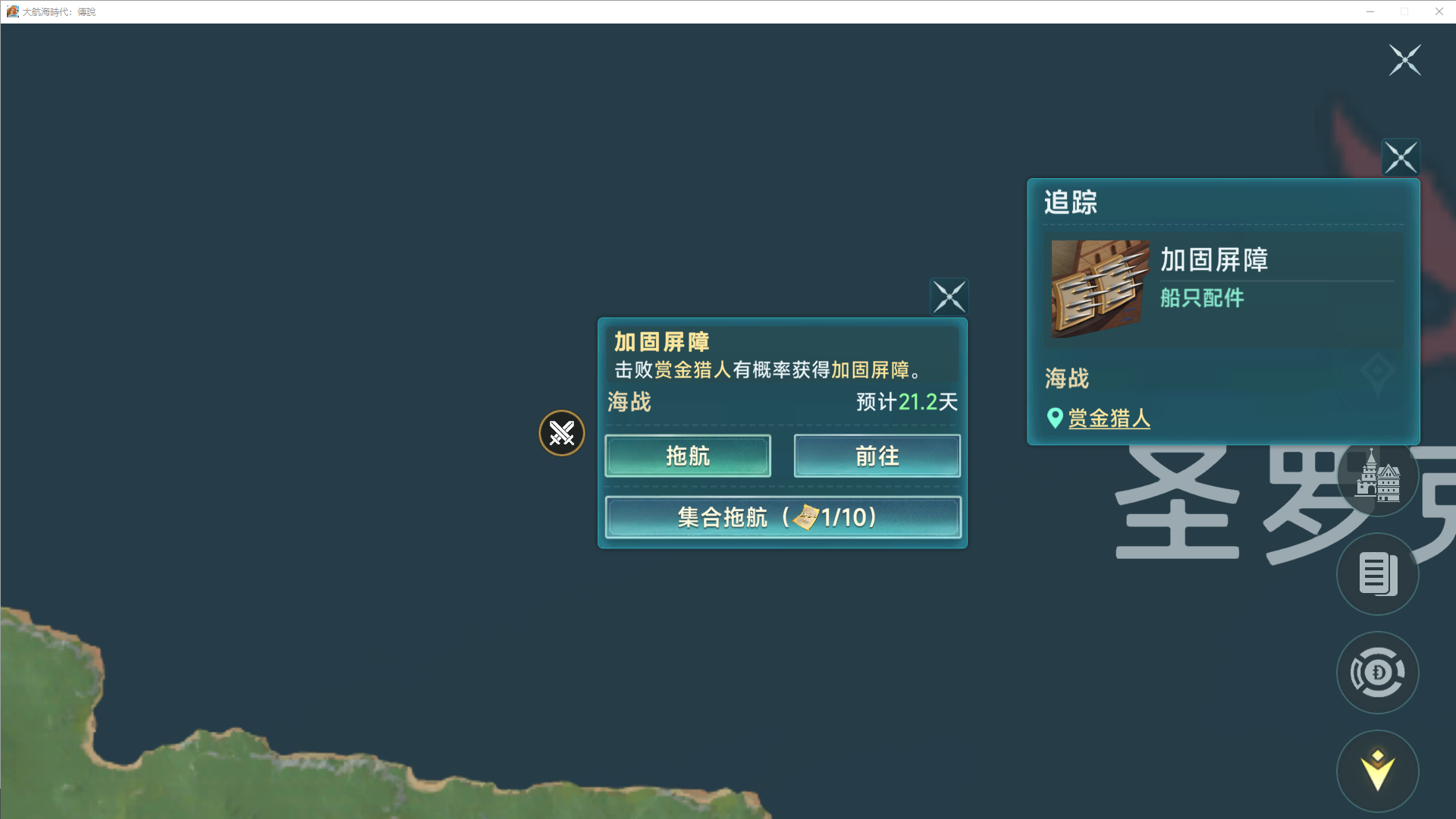Close the view with the large top-right X
Viewport: 1456px width, 819px height.
click(x=1405, y=60)
